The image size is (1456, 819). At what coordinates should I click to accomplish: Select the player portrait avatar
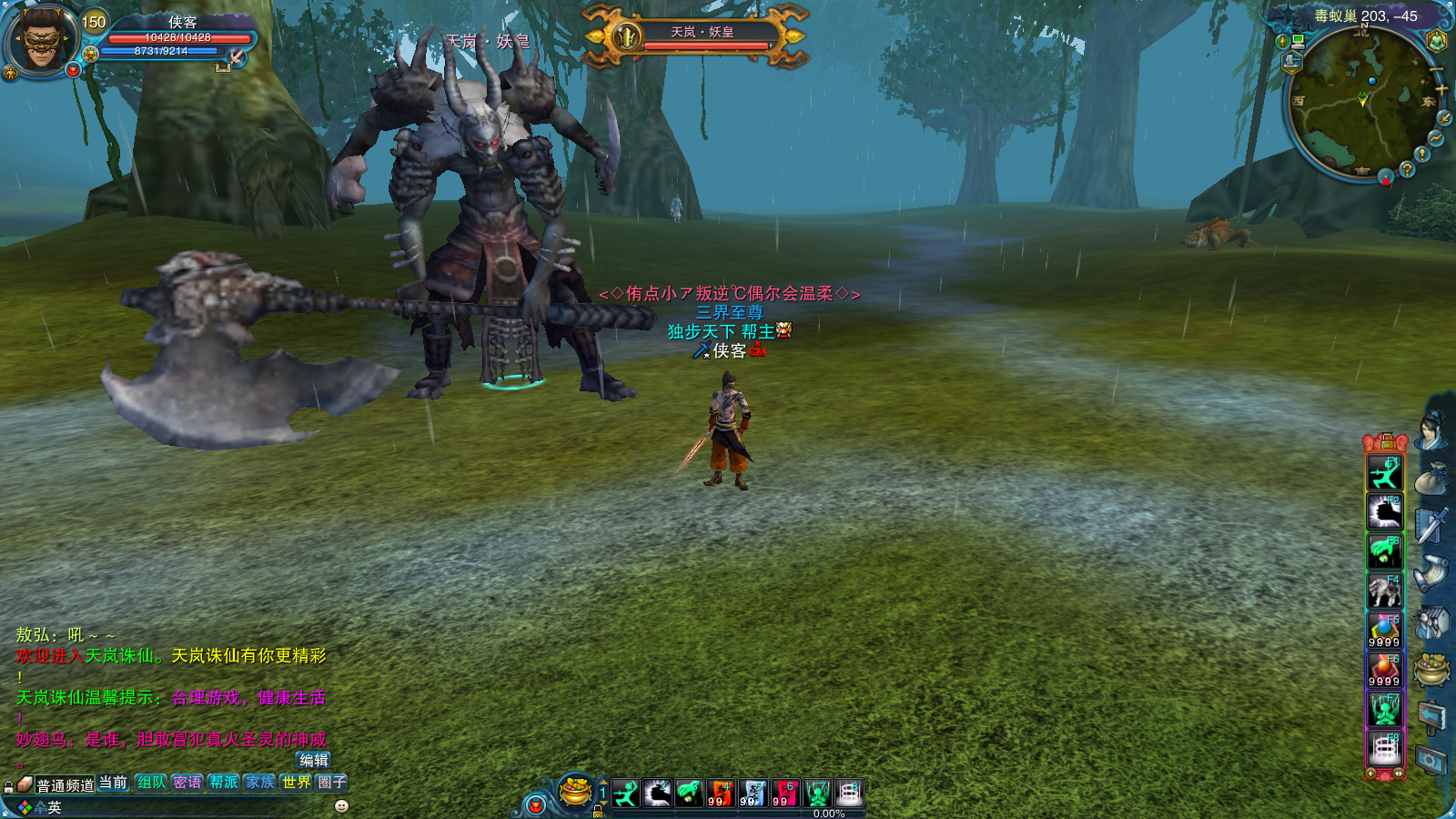pos(41,40)
